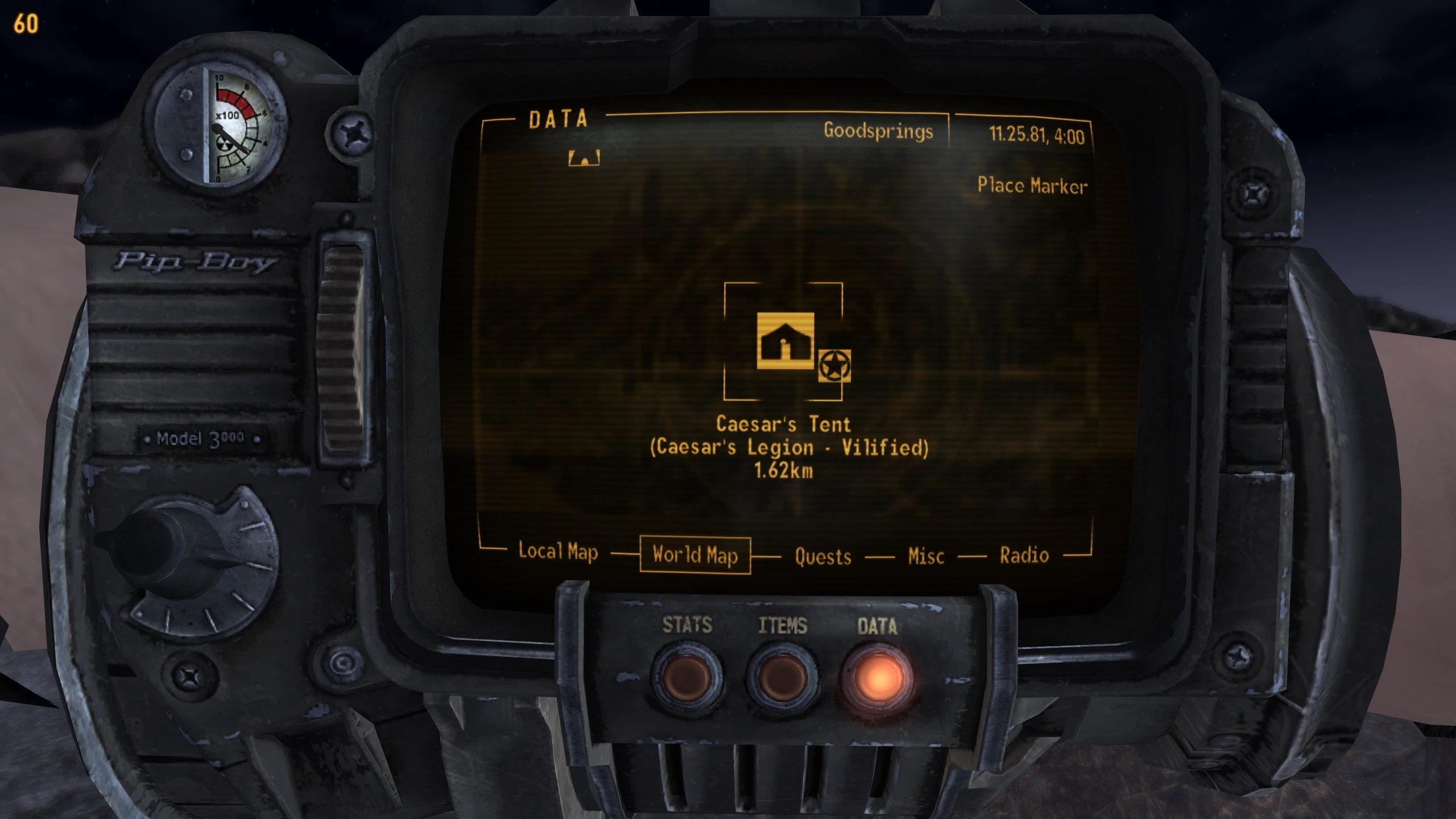Click the NCR star marker icon
The height and width of the screenshot is (819, 1456).
[x=834, y=366]
